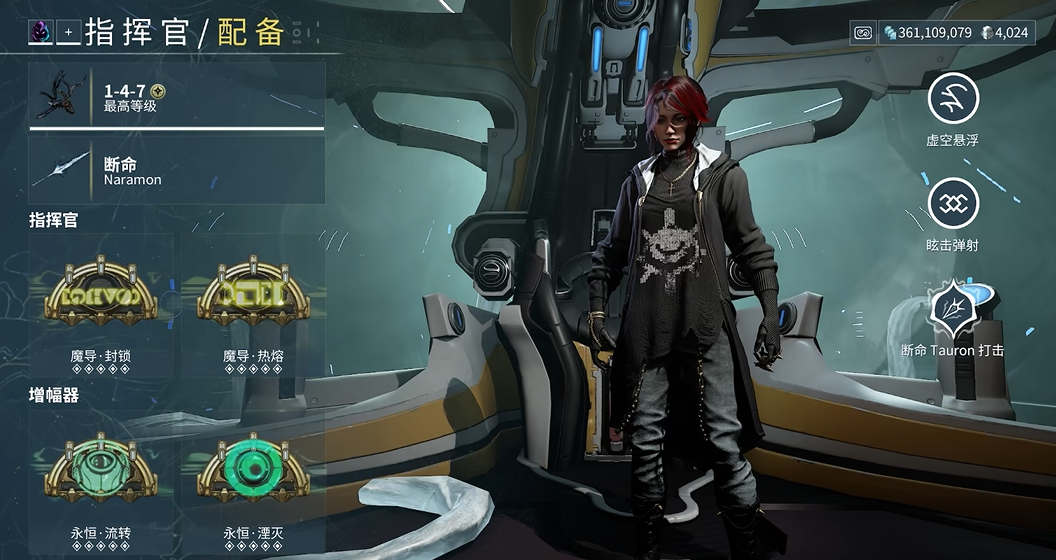1056x560 pixels.
Task: Toggle the VR goggles icon near currency
Action: (x=864, y=33)
